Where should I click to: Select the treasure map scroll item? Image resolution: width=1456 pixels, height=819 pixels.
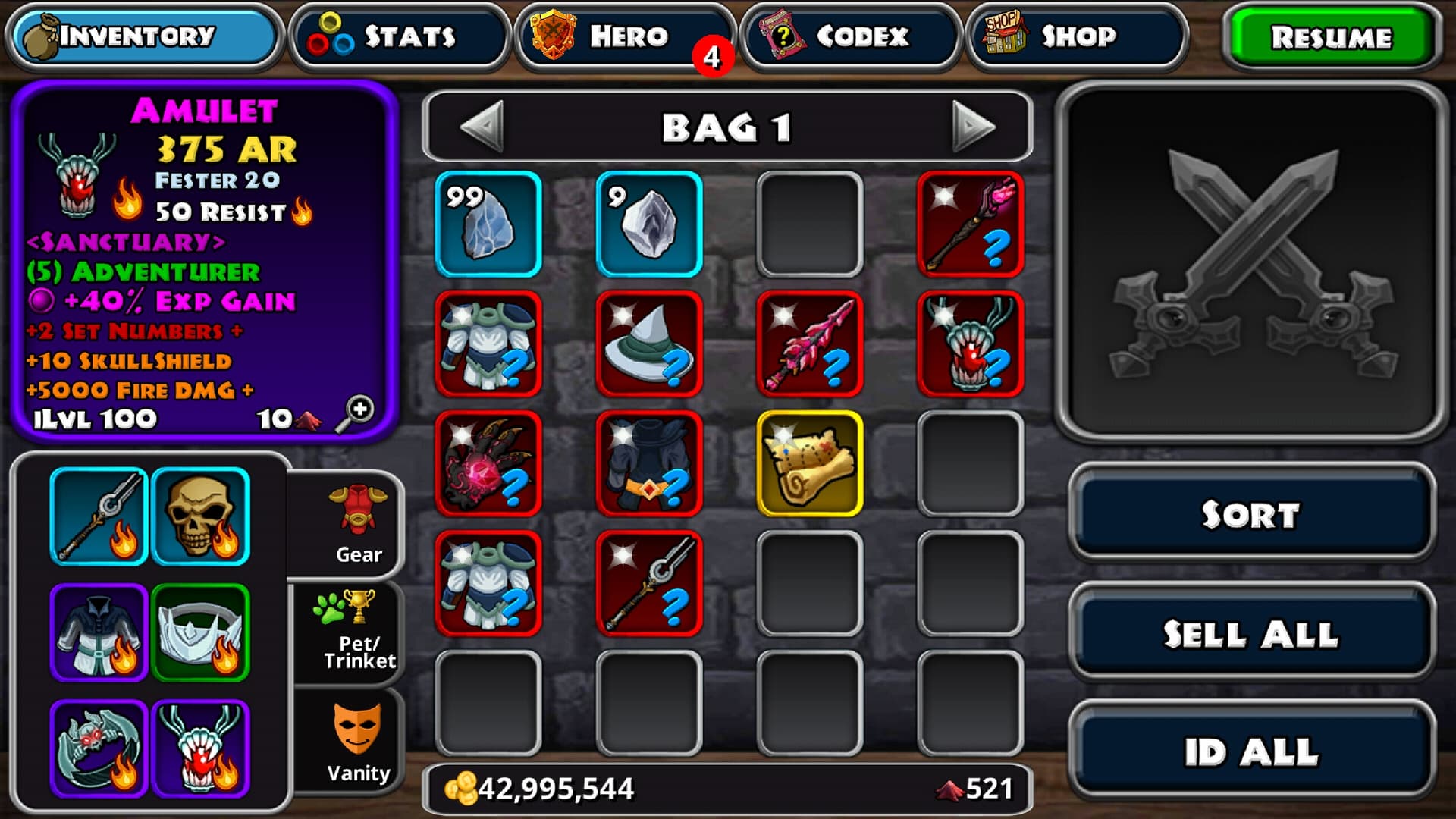point(809,463)
